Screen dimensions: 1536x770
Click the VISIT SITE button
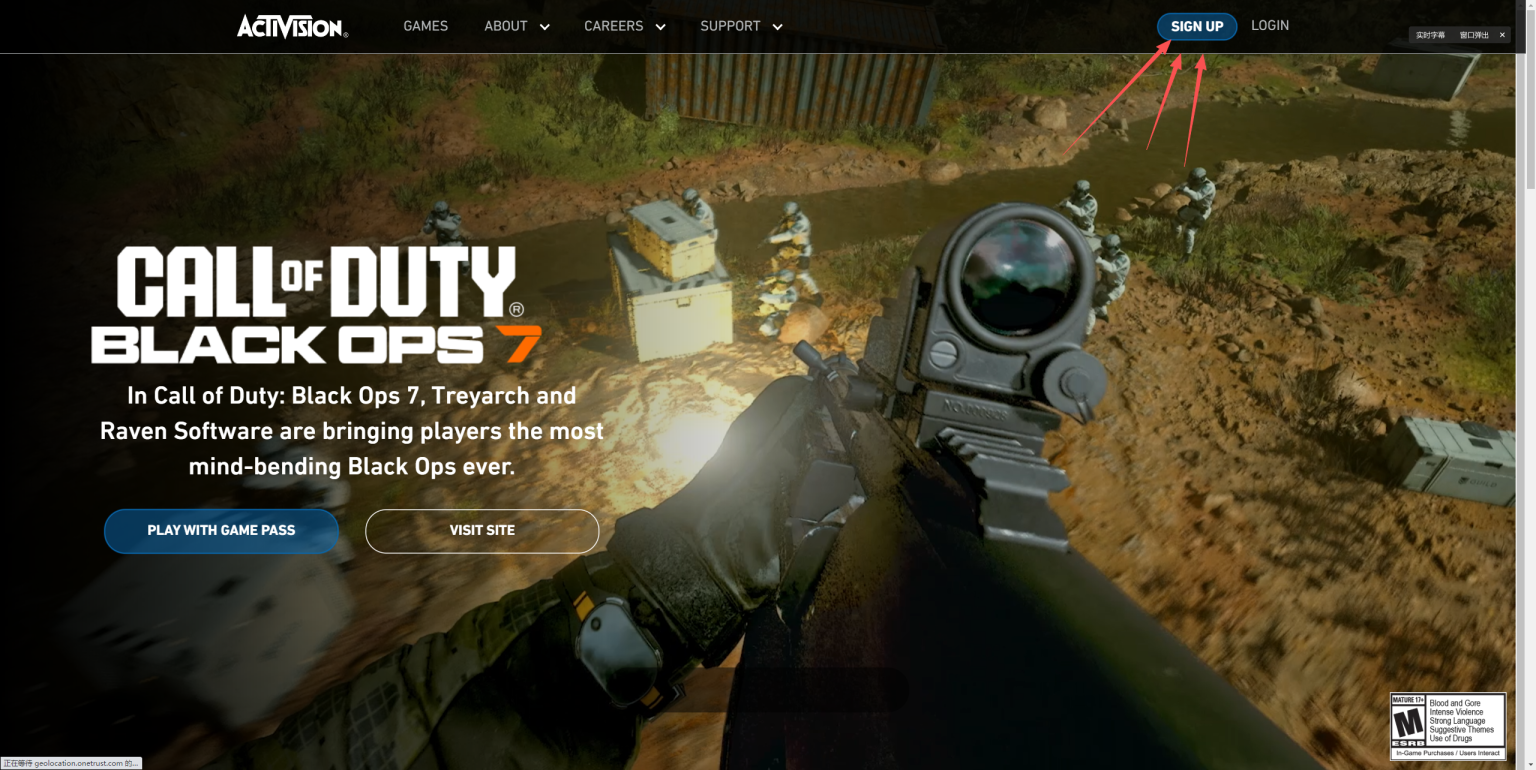point(482,531)
